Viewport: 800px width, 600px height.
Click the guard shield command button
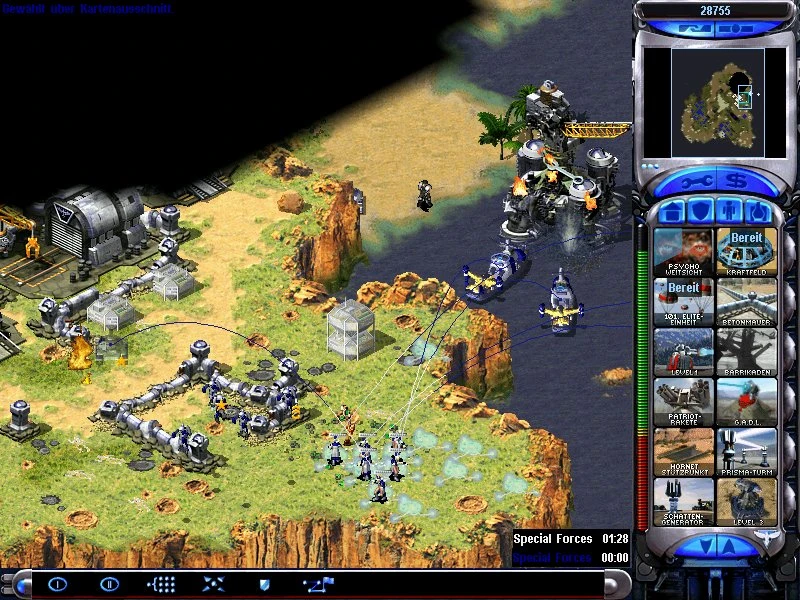(x=264, y=584)
